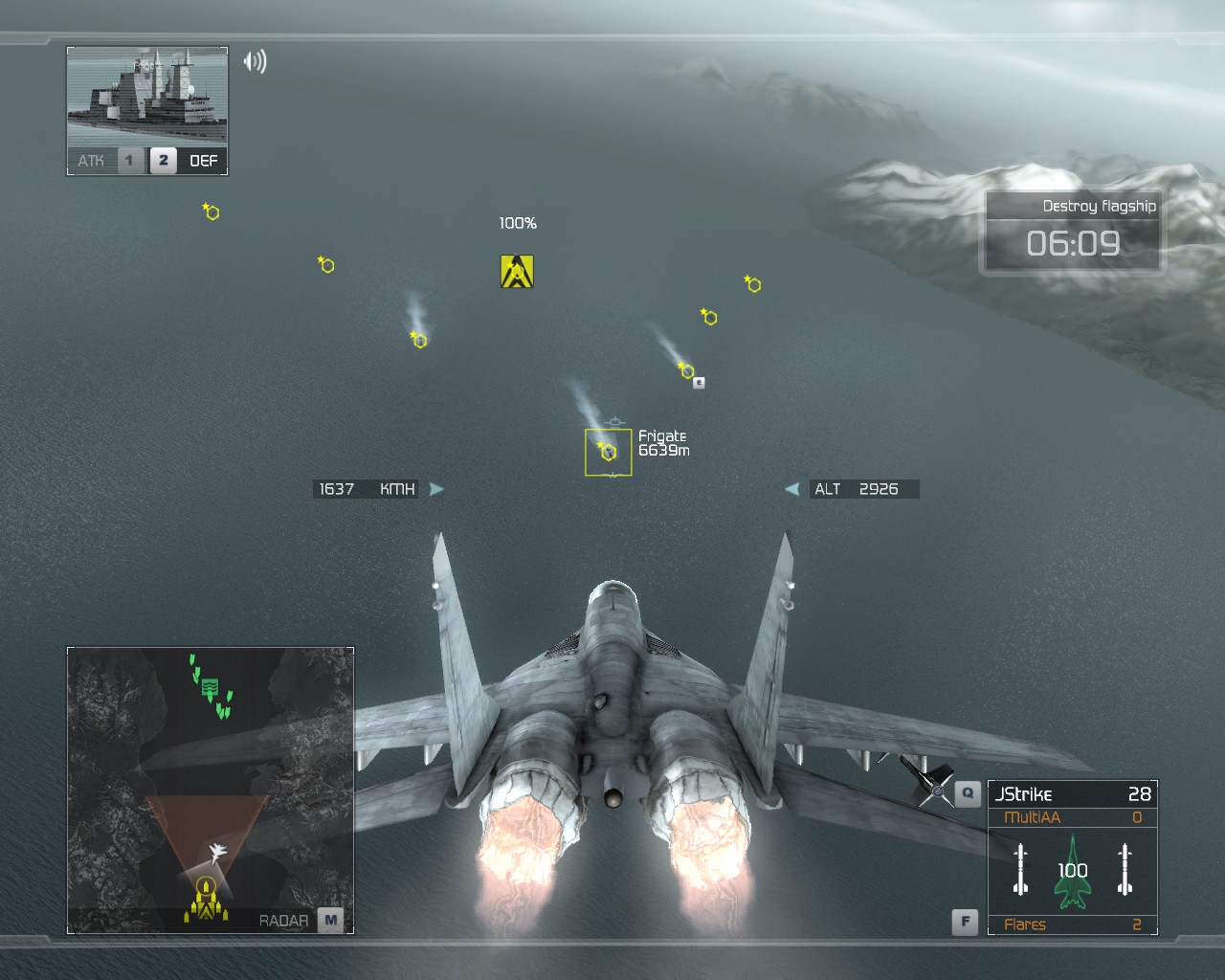Image resolution: width=1225 pixels, height=980 pixels.
Task: Select the green fleet marker on the radar
Action: point(211,686)
